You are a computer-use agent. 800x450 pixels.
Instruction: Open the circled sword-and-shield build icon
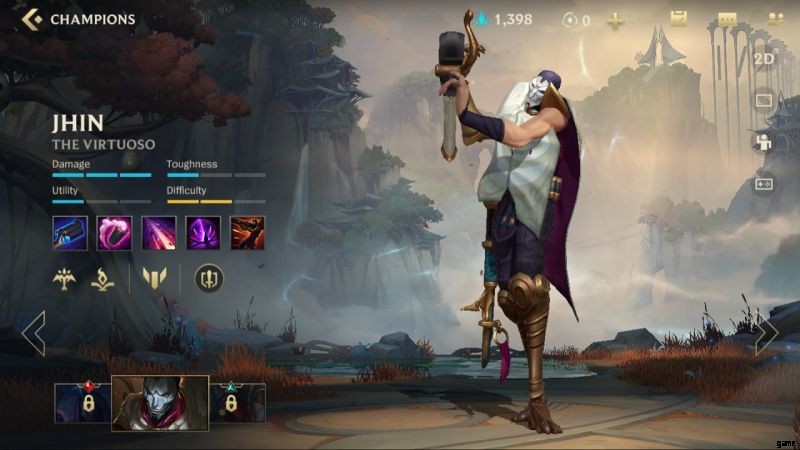[208, 279]
